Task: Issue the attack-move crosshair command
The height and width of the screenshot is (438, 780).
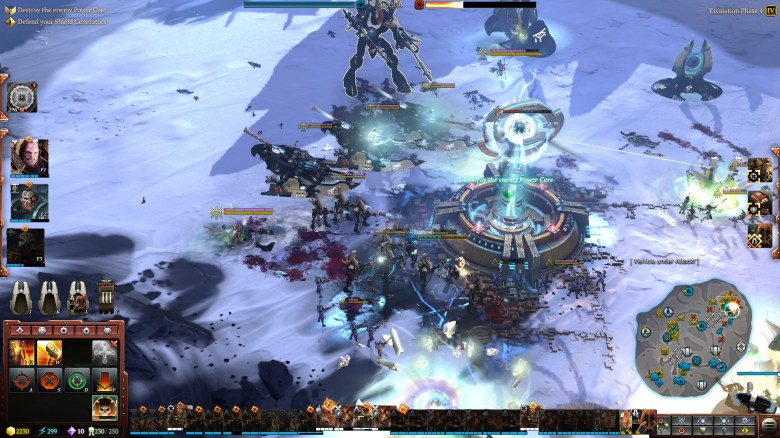Action: (22, 380)
